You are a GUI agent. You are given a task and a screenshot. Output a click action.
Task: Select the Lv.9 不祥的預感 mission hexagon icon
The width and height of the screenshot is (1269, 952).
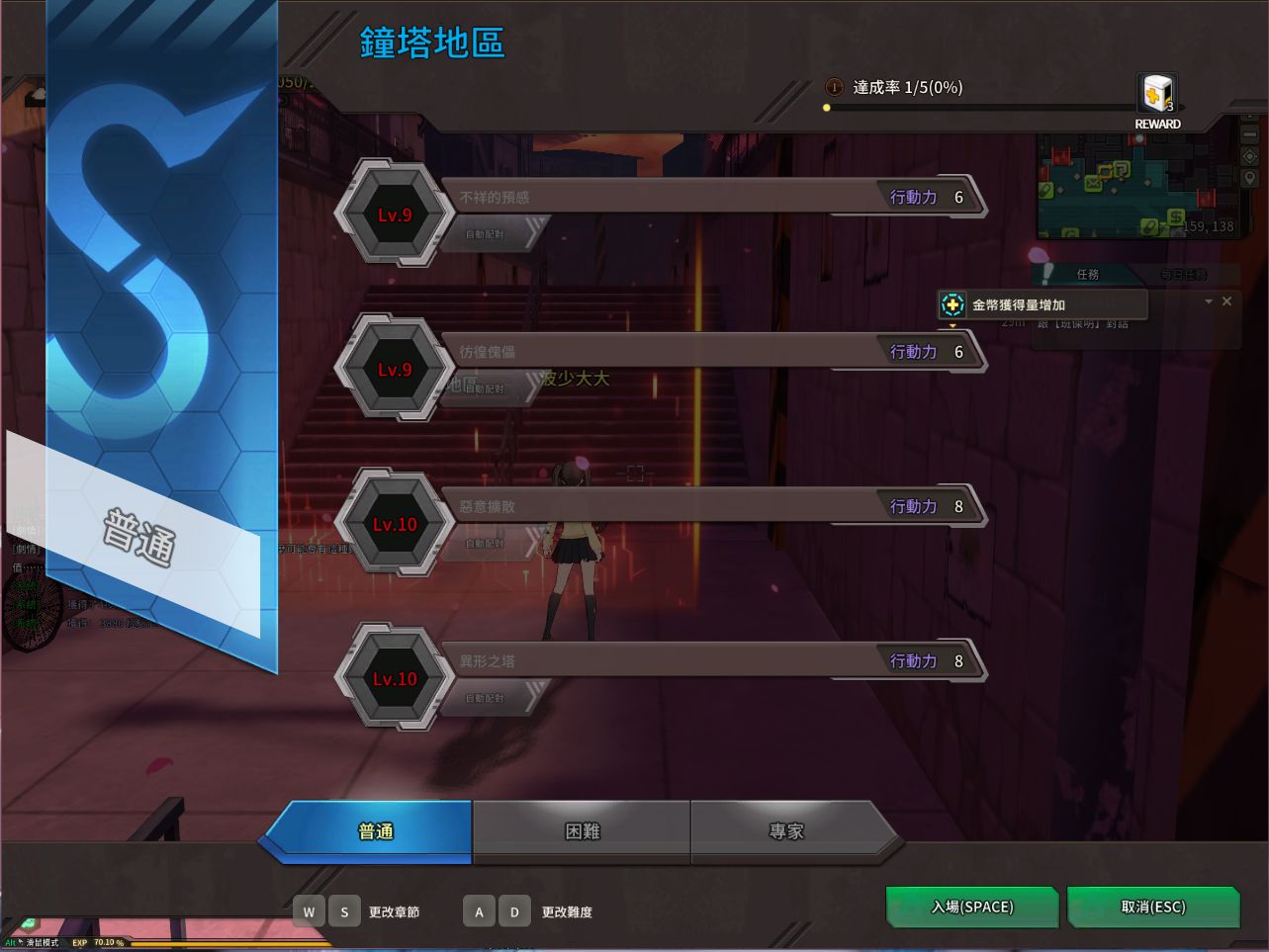395,215
